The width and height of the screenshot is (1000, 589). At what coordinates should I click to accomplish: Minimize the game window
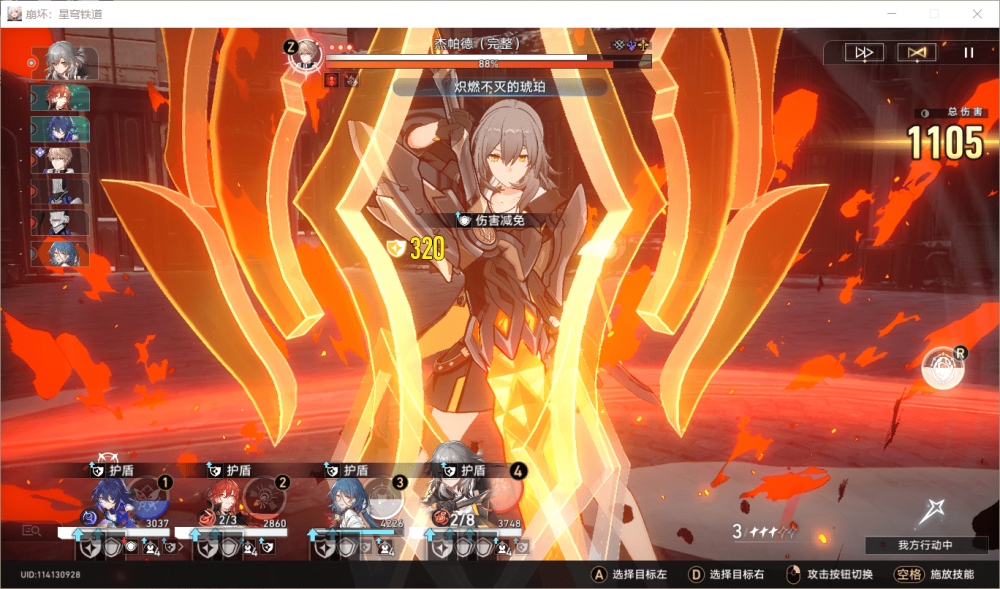[x=889, y=14]
